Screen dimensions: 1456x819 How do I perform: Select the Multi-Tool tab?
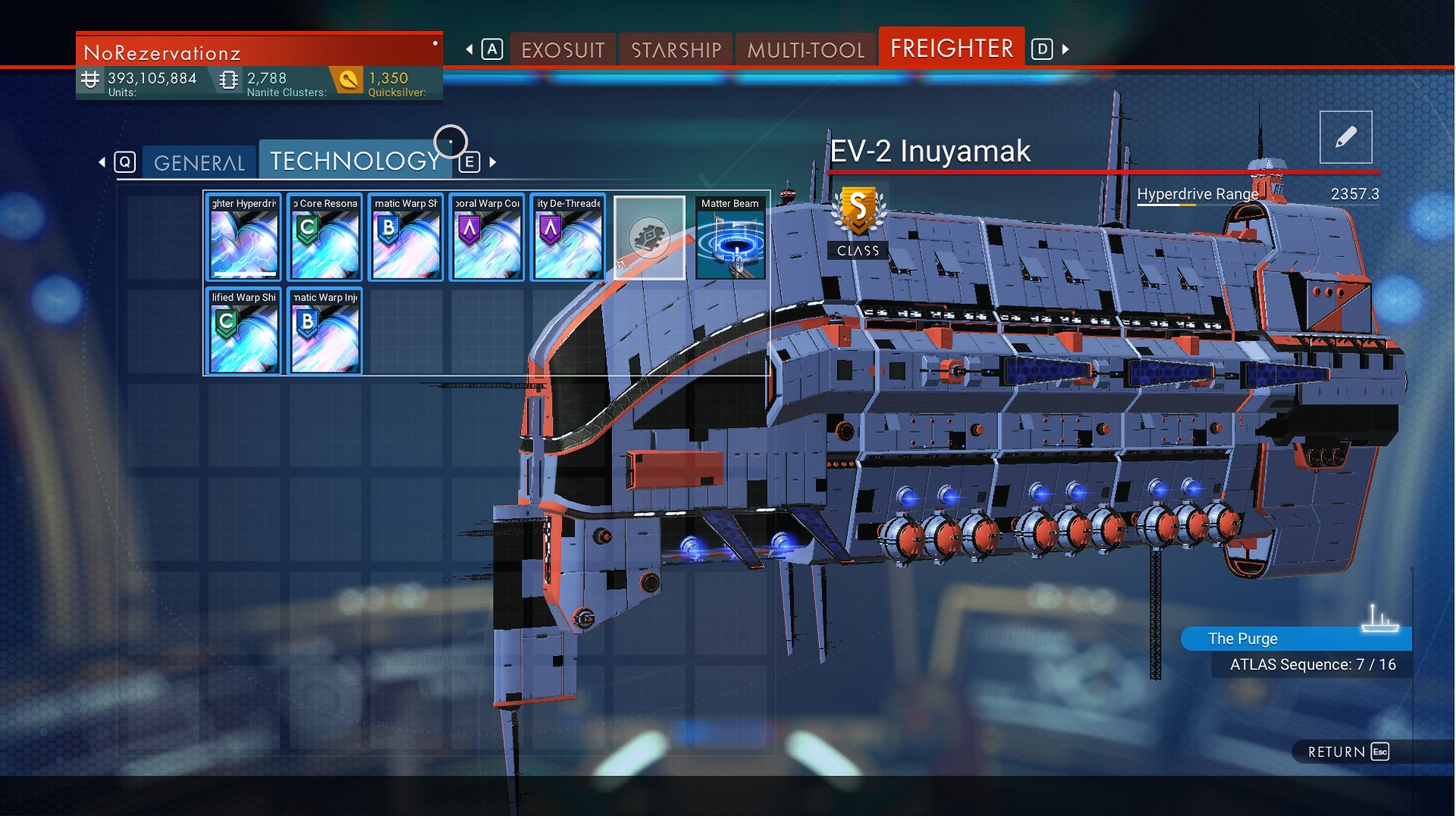click(806, 50)
